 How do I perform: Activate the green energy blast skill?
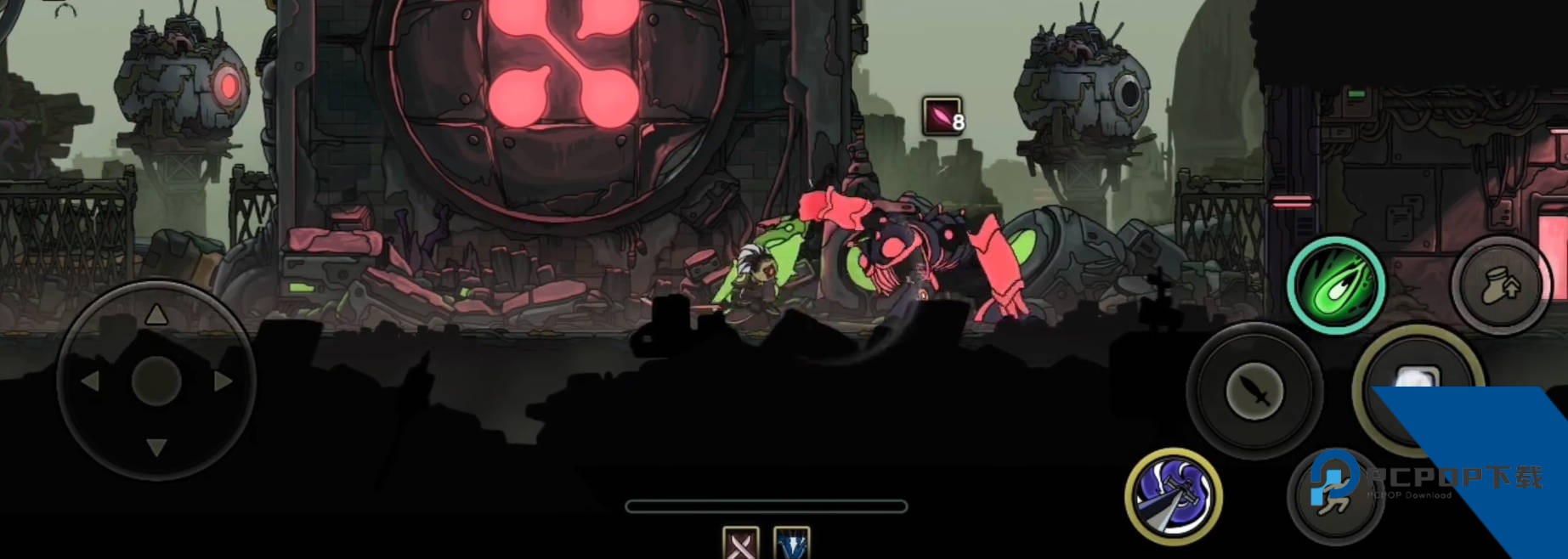1335,285
